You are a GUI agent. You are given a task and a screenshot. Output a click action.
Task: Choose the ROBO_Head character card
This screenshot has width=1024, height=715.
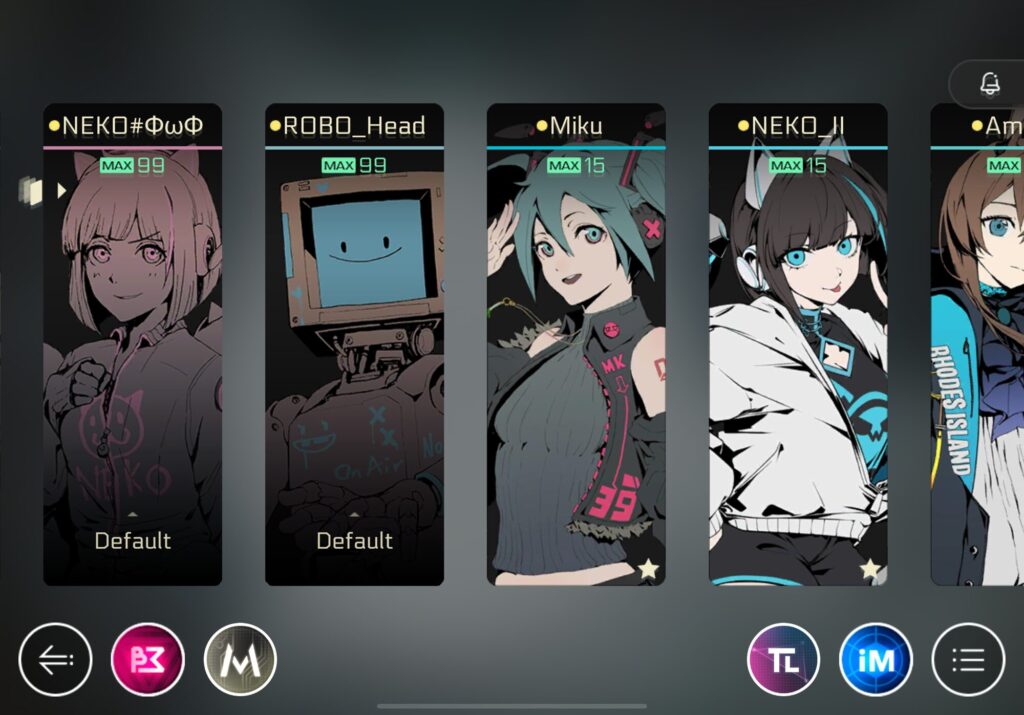tap(354, 345)
